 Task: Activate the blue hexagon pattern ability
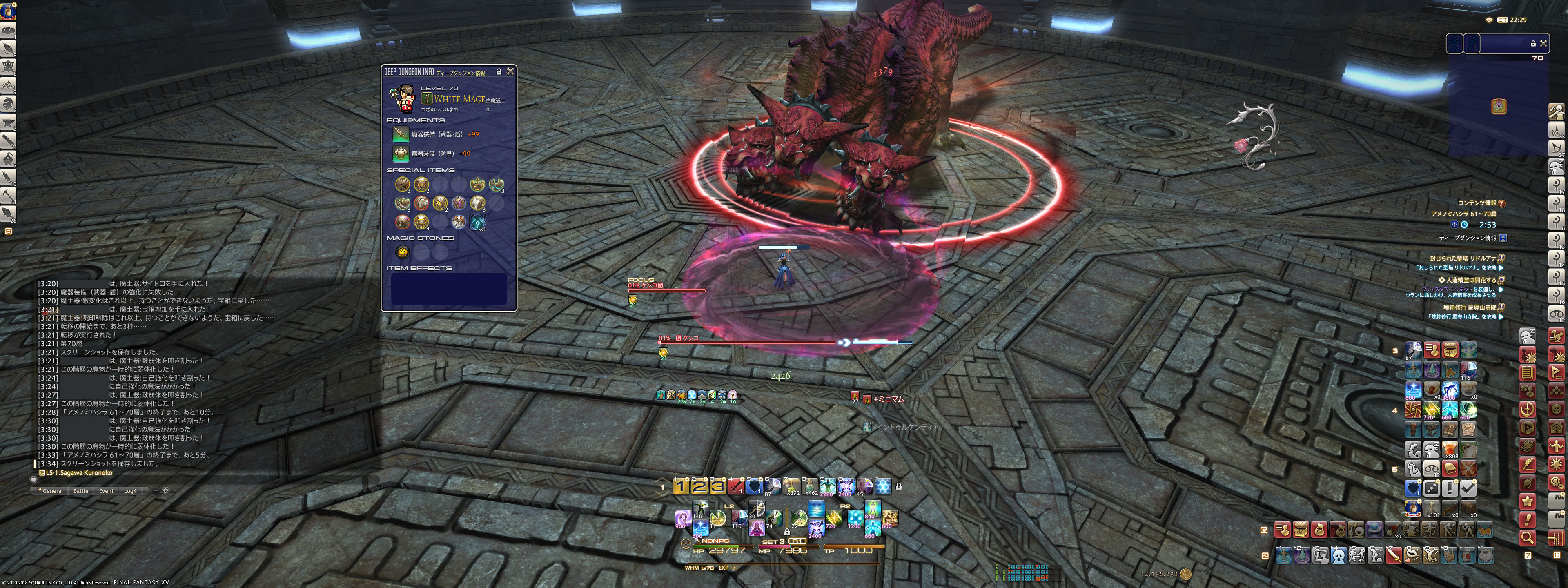[x=882, y=486]
